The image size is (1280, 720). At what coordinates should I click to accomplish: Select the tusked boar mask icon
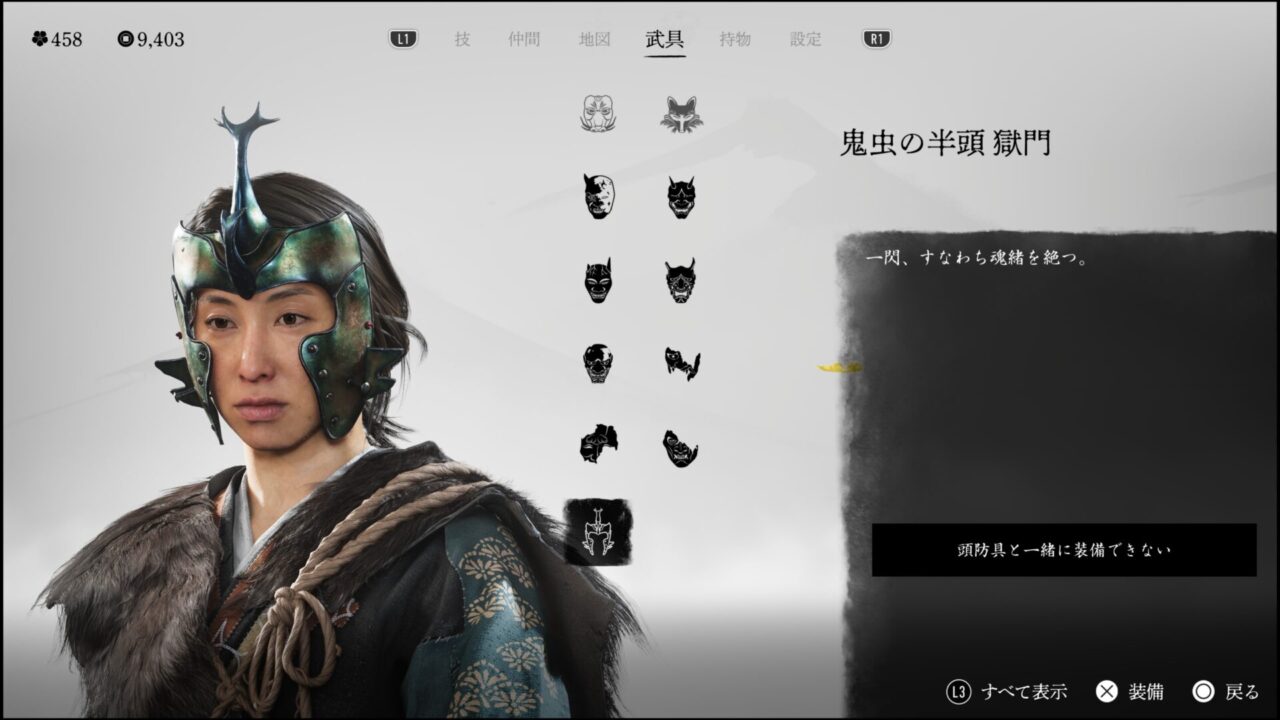pyautogui.click(x=598, y=114)
